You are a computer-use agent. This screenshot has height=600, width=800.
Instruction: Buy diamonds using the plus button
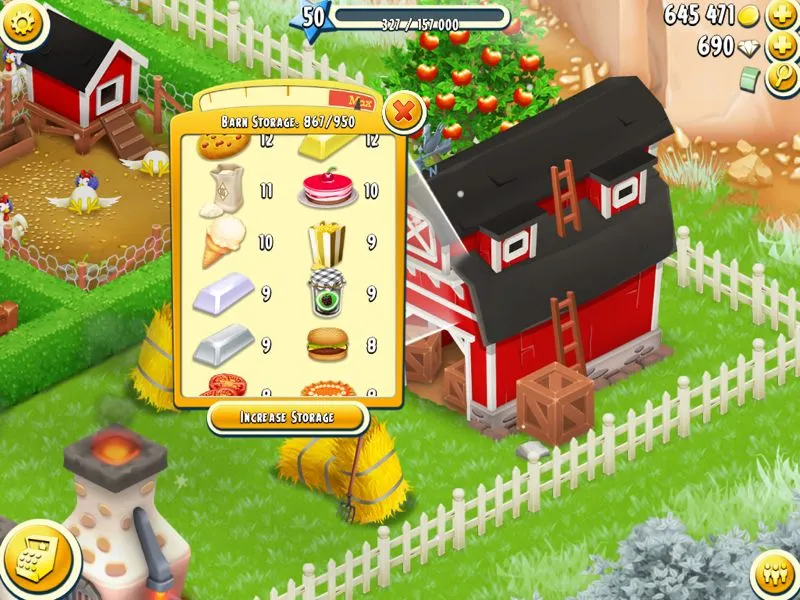click(781, 47)
